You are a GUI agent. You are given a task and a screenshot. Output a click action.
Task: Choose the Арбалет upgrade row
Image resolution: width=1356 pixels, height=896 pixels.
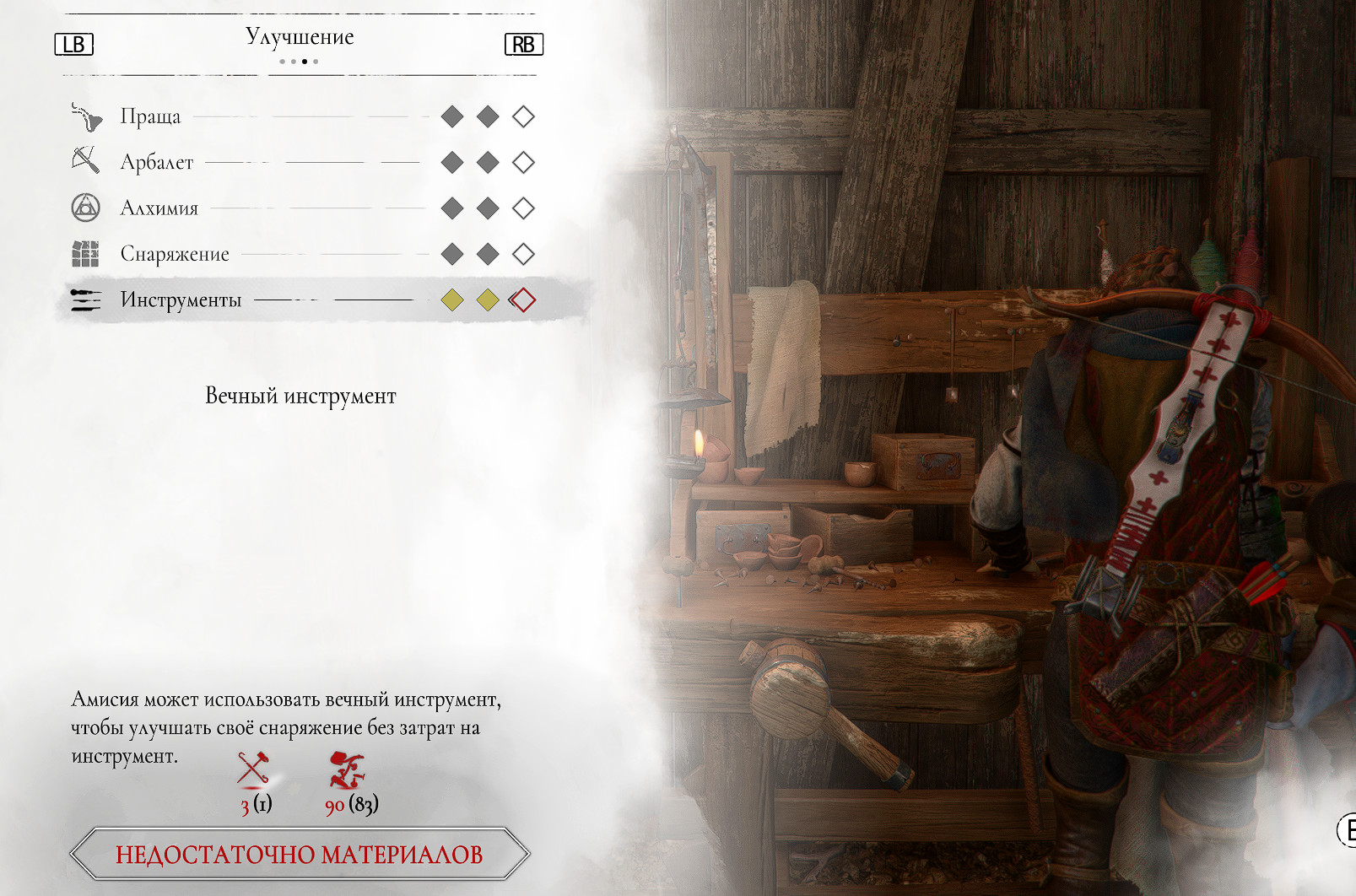pyautogui.click(x=157, y=162)
